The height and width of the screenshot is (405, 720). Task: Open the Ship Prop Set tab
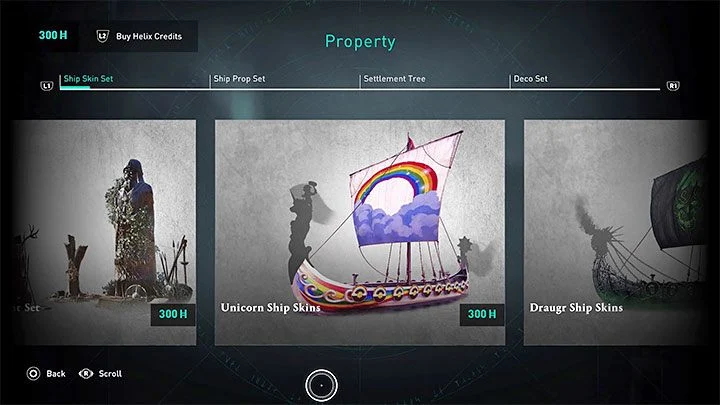click(238, 79)
